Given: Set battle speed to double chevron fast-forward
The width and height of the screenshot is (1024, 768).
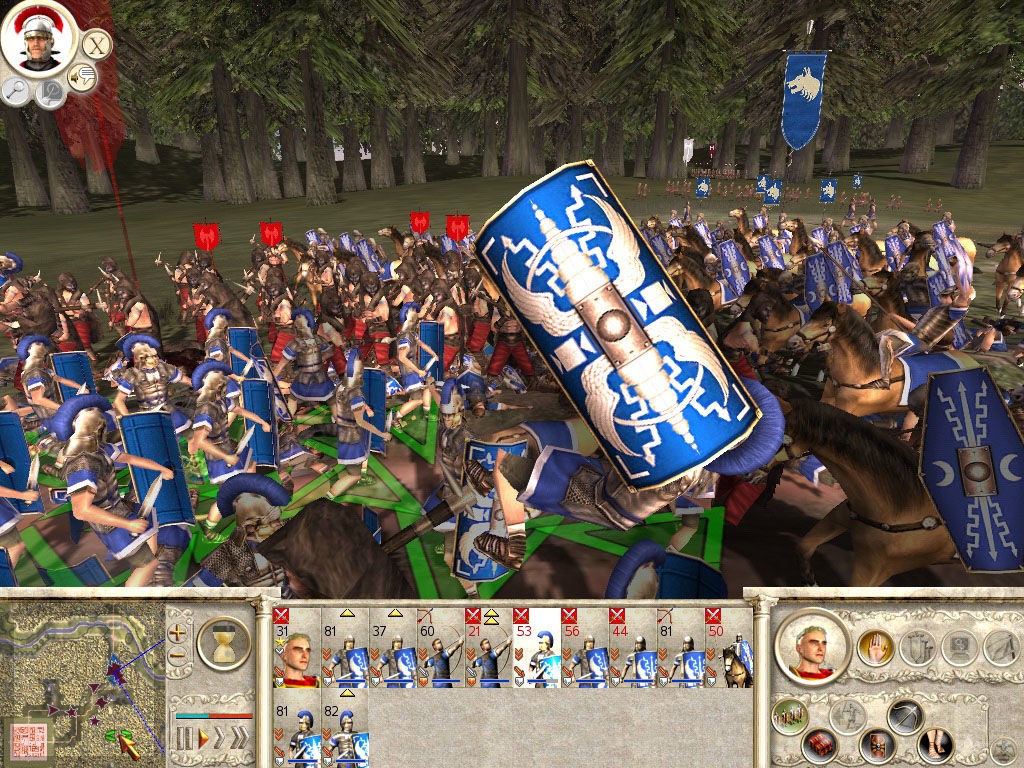Looking at the screenshot, I should pyautogui.click(x=221, y=739).
